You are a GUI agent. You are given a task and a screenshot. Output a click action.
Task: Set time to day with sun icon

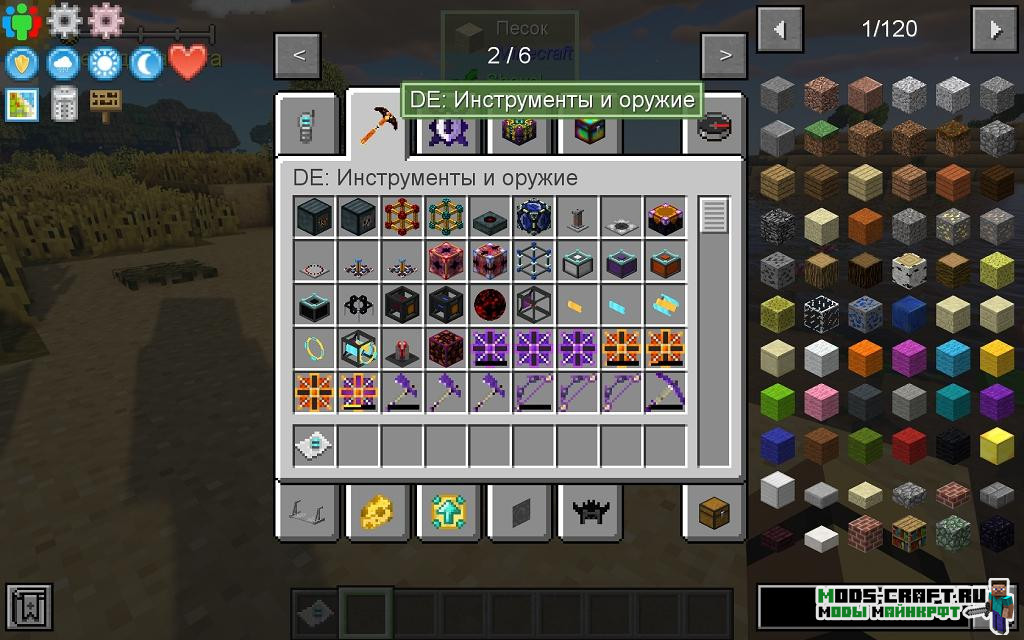point(104,64)
